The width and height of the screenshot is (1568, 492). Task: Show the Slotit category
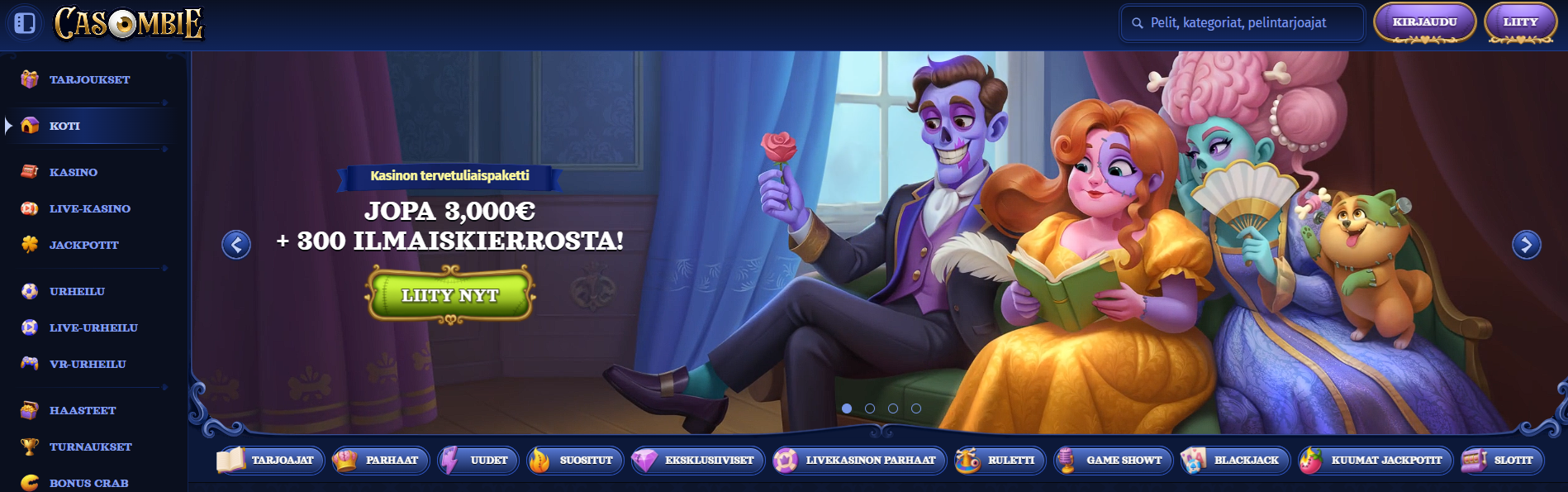1502,460
